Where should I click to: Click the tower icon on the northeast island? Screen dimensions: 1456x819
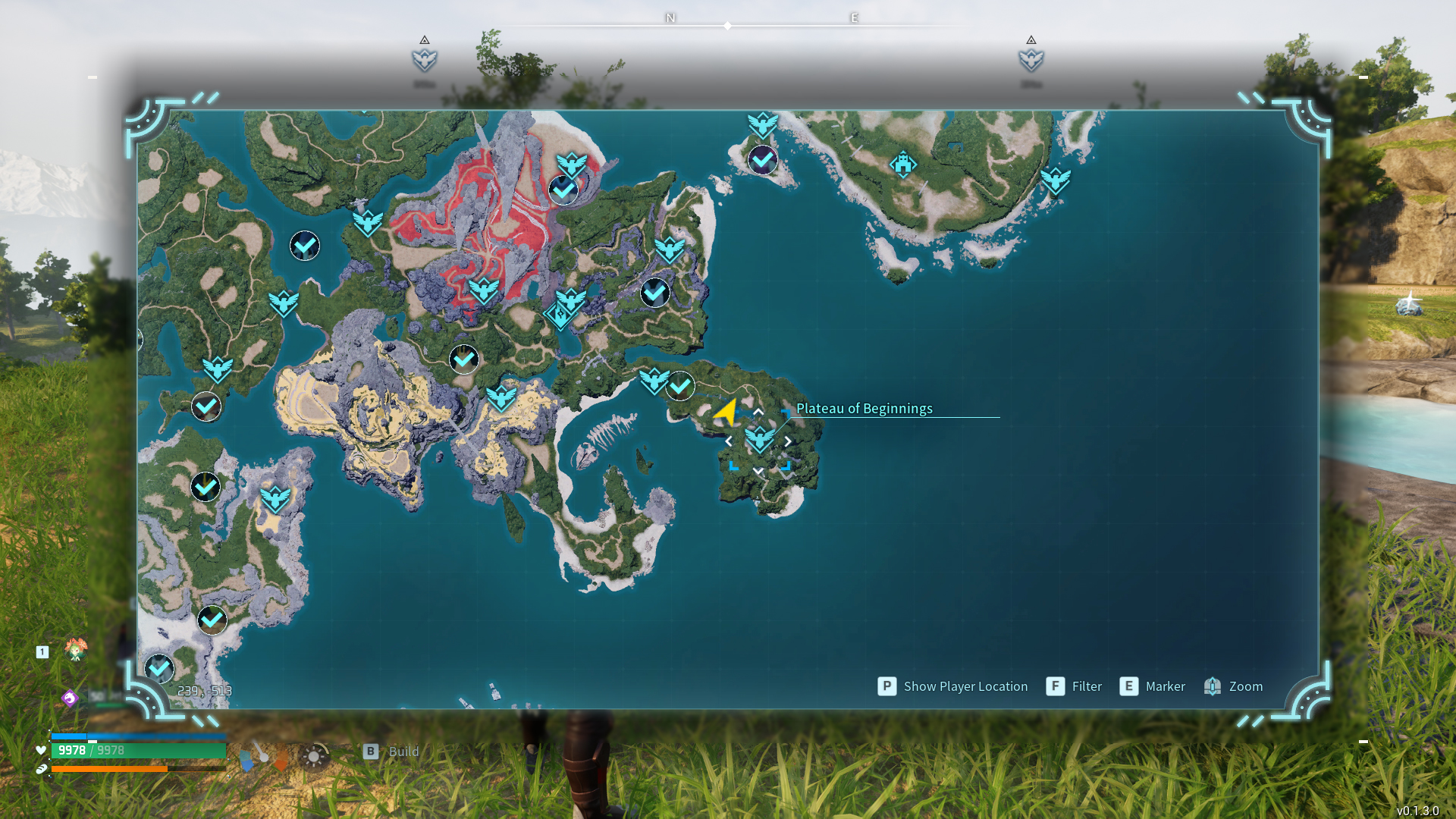tap(904, 164)
